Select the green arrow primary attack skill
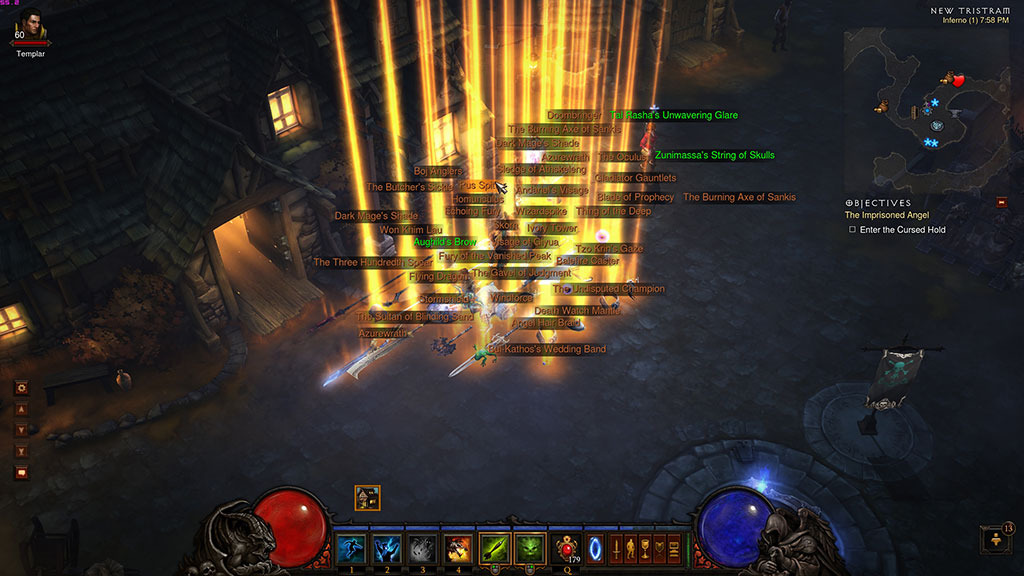 click(x=494, y=548)
